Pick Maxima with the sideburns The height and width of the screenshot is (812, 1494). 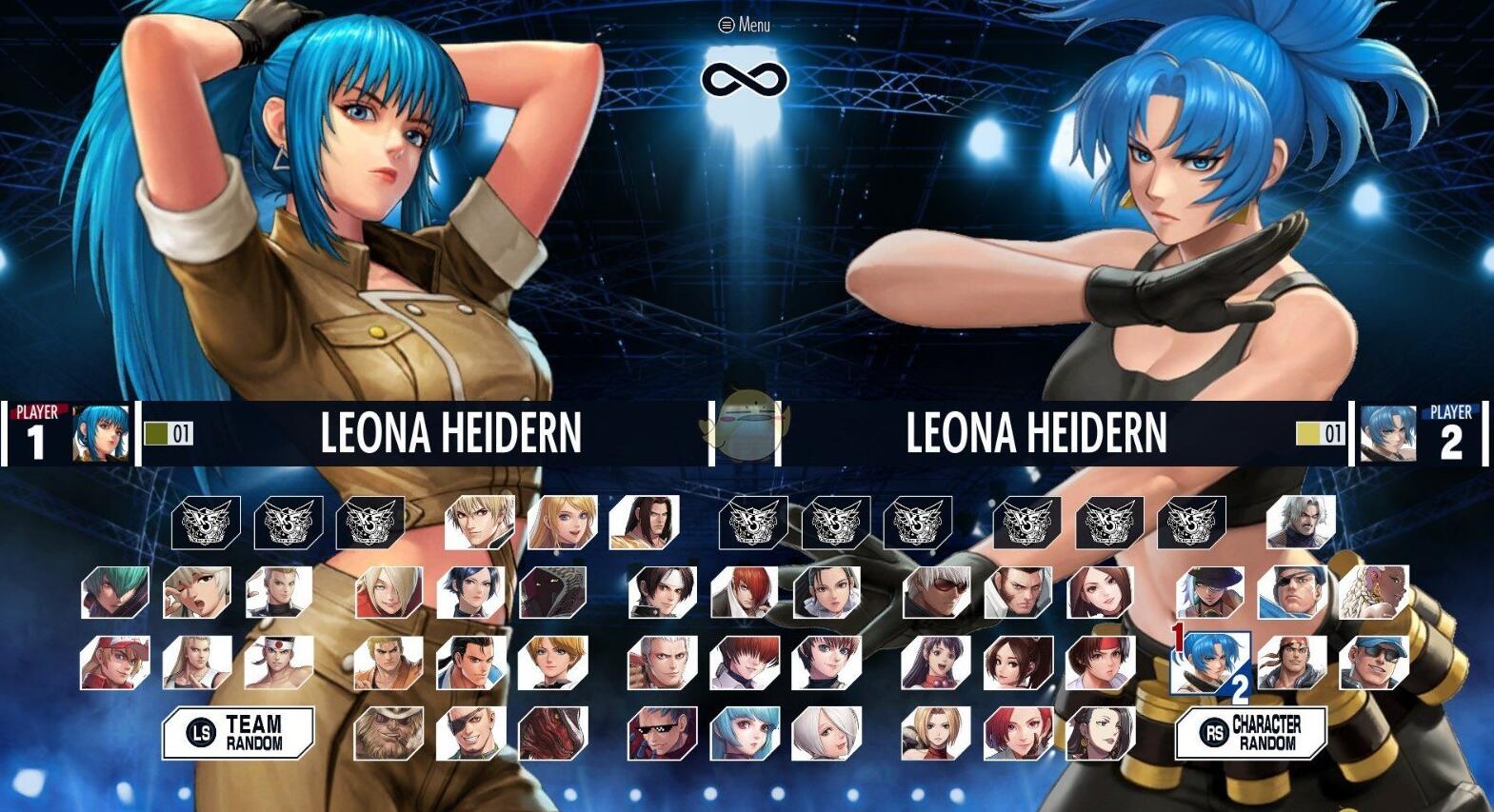pyautogui.click(x=1018, y=592)
